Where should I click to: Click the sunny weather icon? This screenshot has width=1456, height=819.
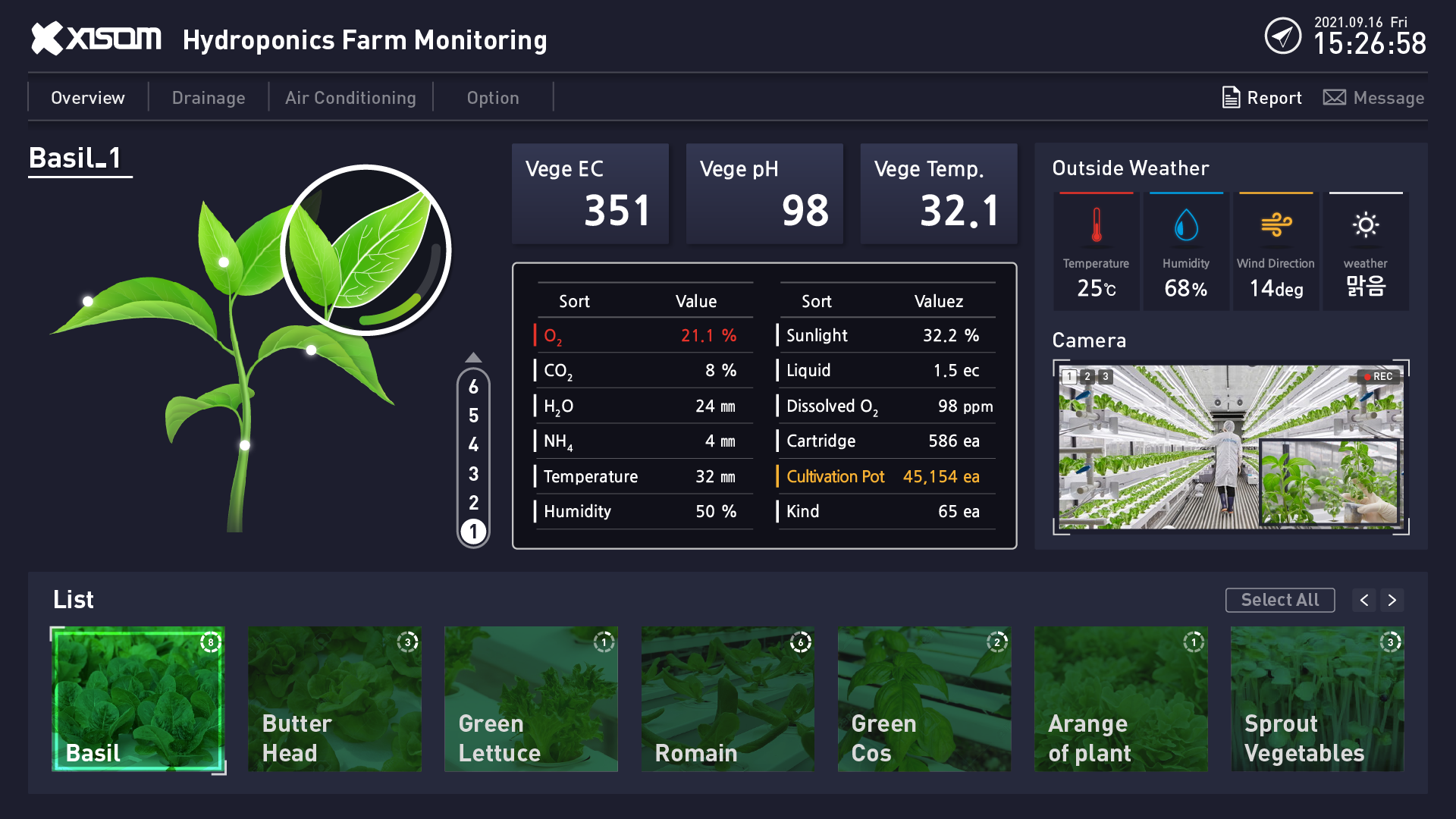[x=1366, y=224]
